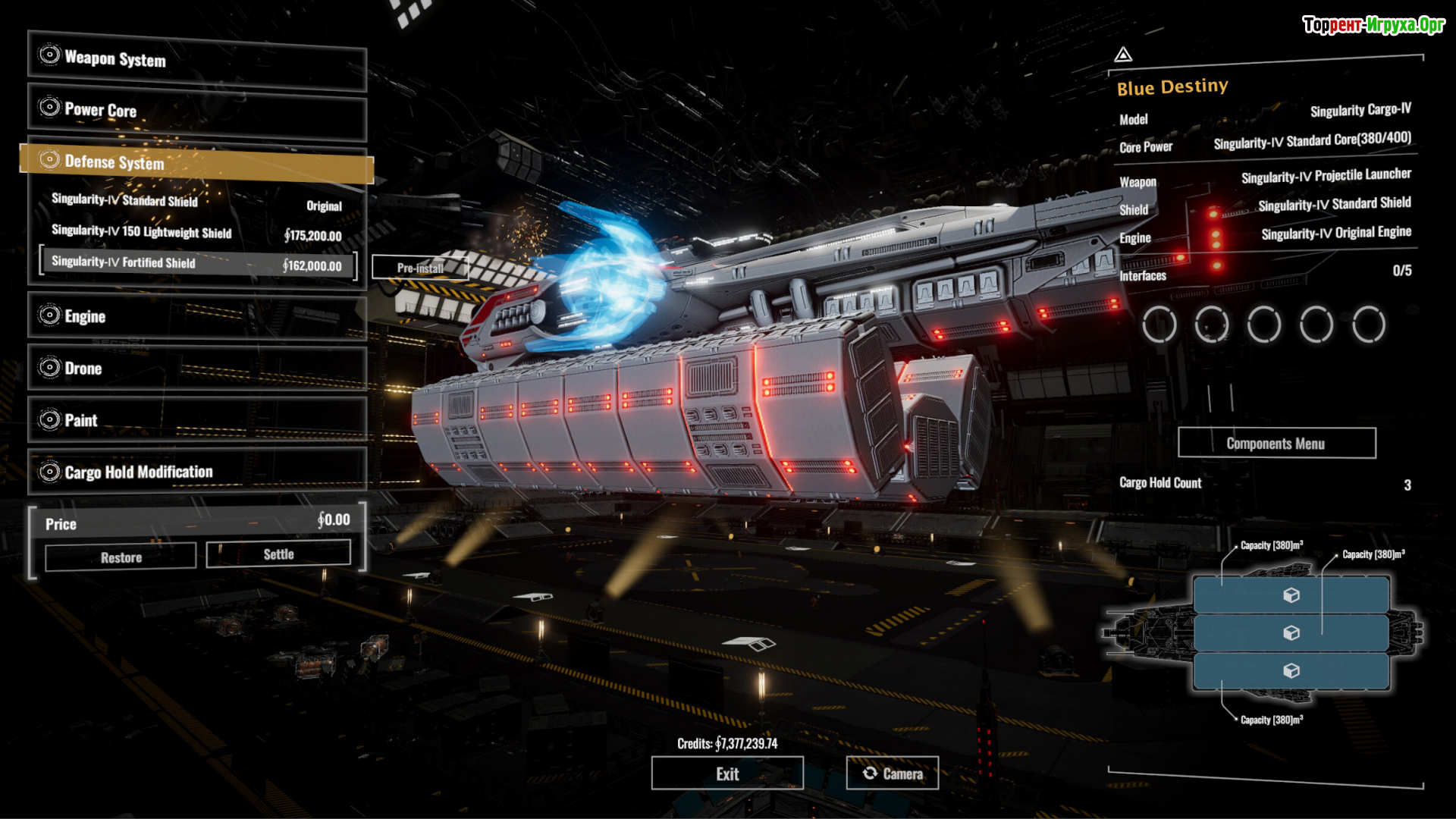This screenshot has width=1456, height=819.
Task: Open the Components Menu
Action: (1276, 444)
